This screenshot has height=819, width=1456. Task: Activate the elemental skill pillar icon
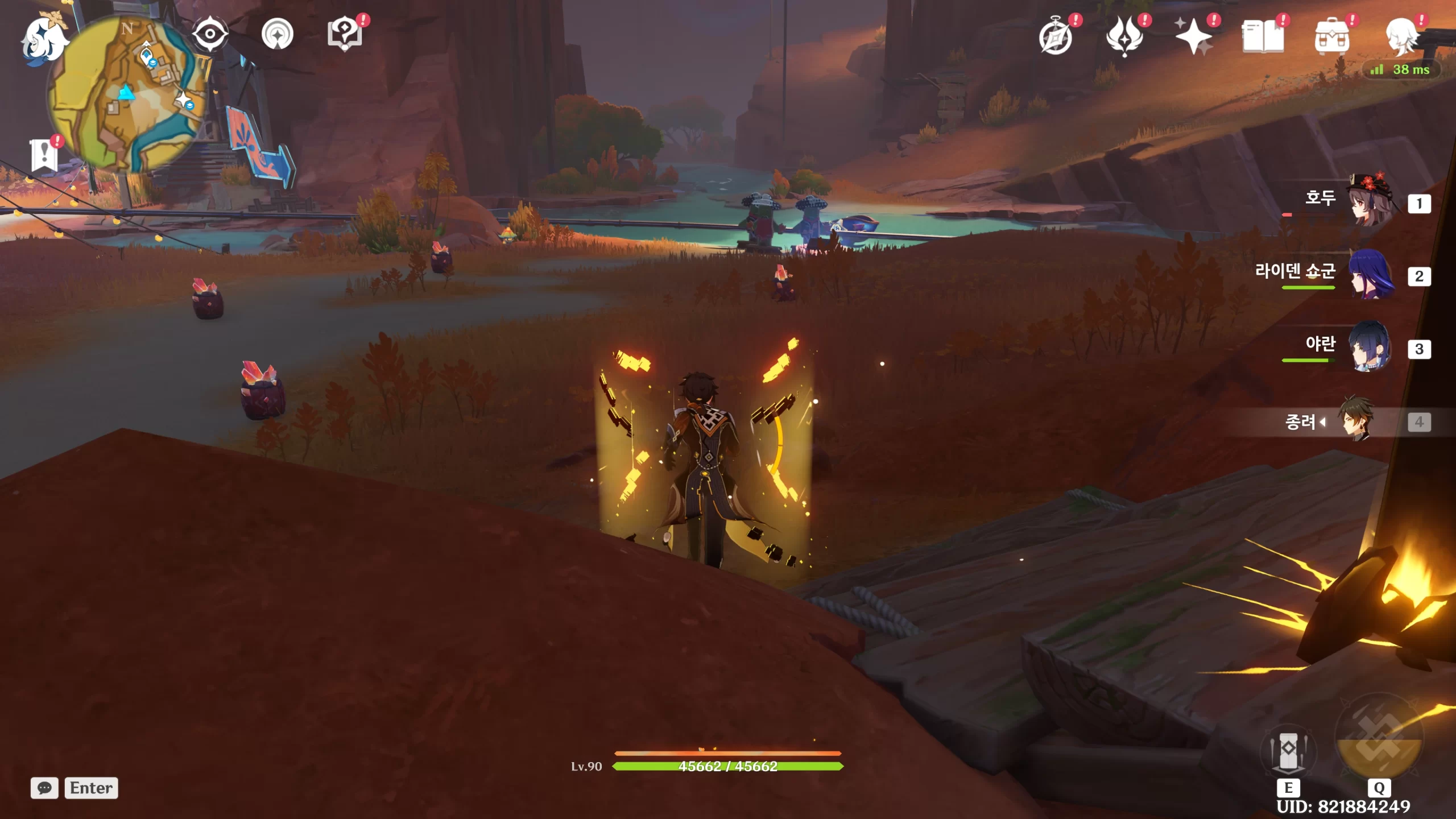click(x=1288, y=751)
